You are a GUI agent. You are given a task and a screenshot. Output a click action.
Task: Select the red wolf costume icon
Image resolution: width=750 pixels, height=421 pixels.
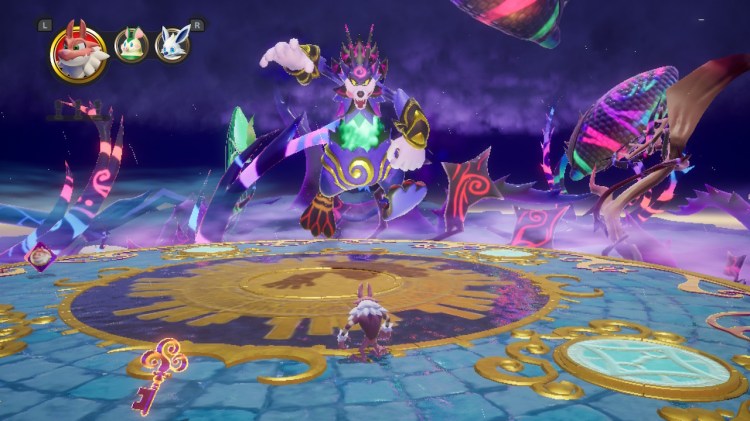click(80, 53)
